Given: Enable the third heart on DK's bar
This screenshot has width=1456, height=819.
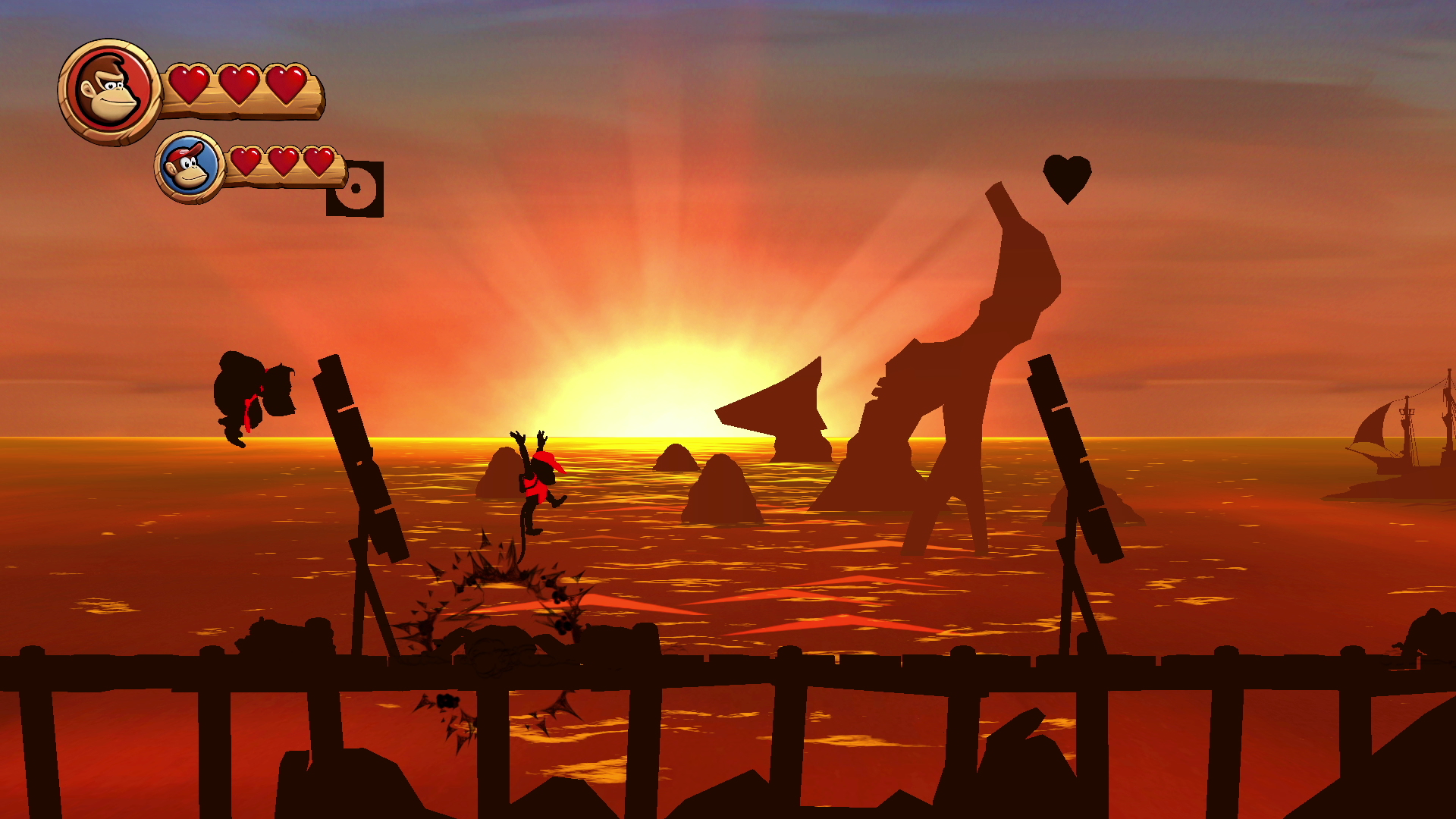Looking at the screenshot, I should coord(287,86).
